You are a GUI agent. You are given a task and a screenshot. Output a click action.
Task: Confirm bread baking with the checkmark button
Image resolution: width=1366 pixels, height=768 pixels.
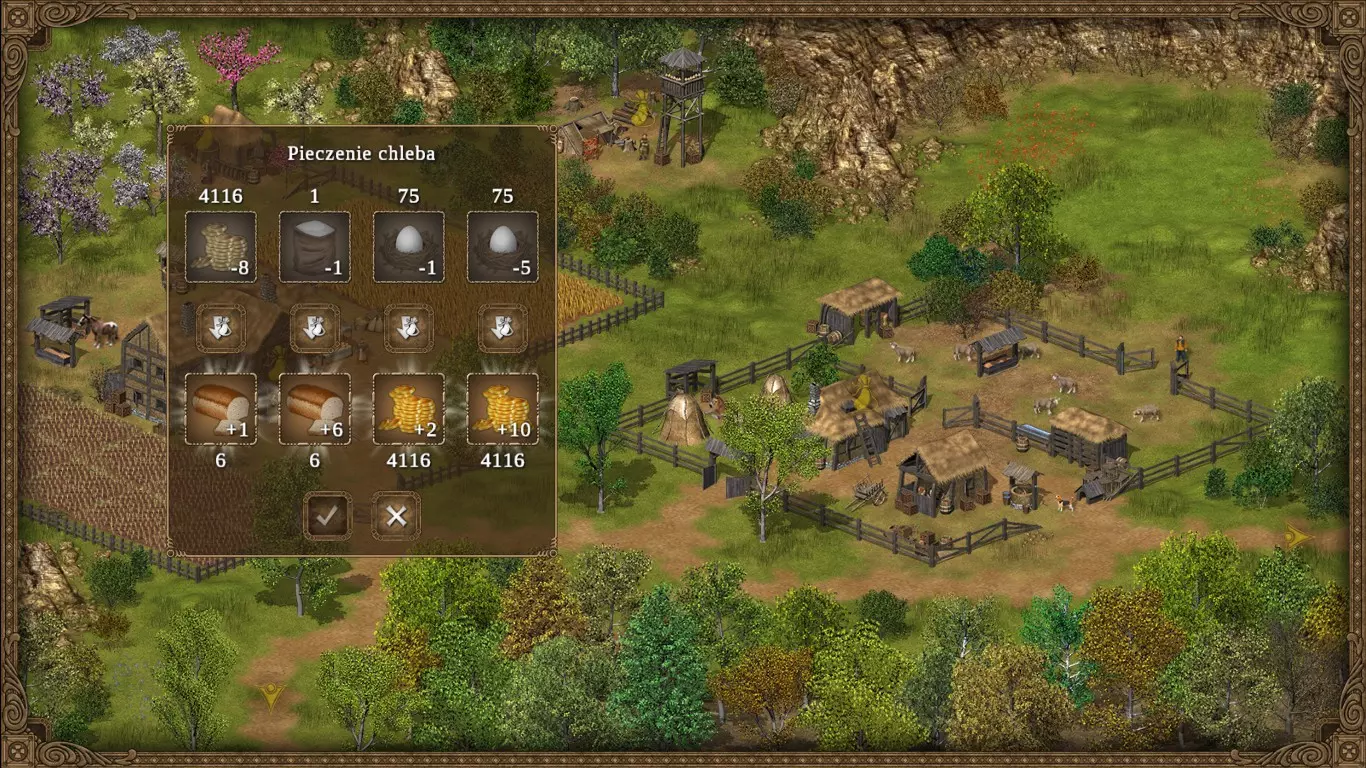[328, 516]
